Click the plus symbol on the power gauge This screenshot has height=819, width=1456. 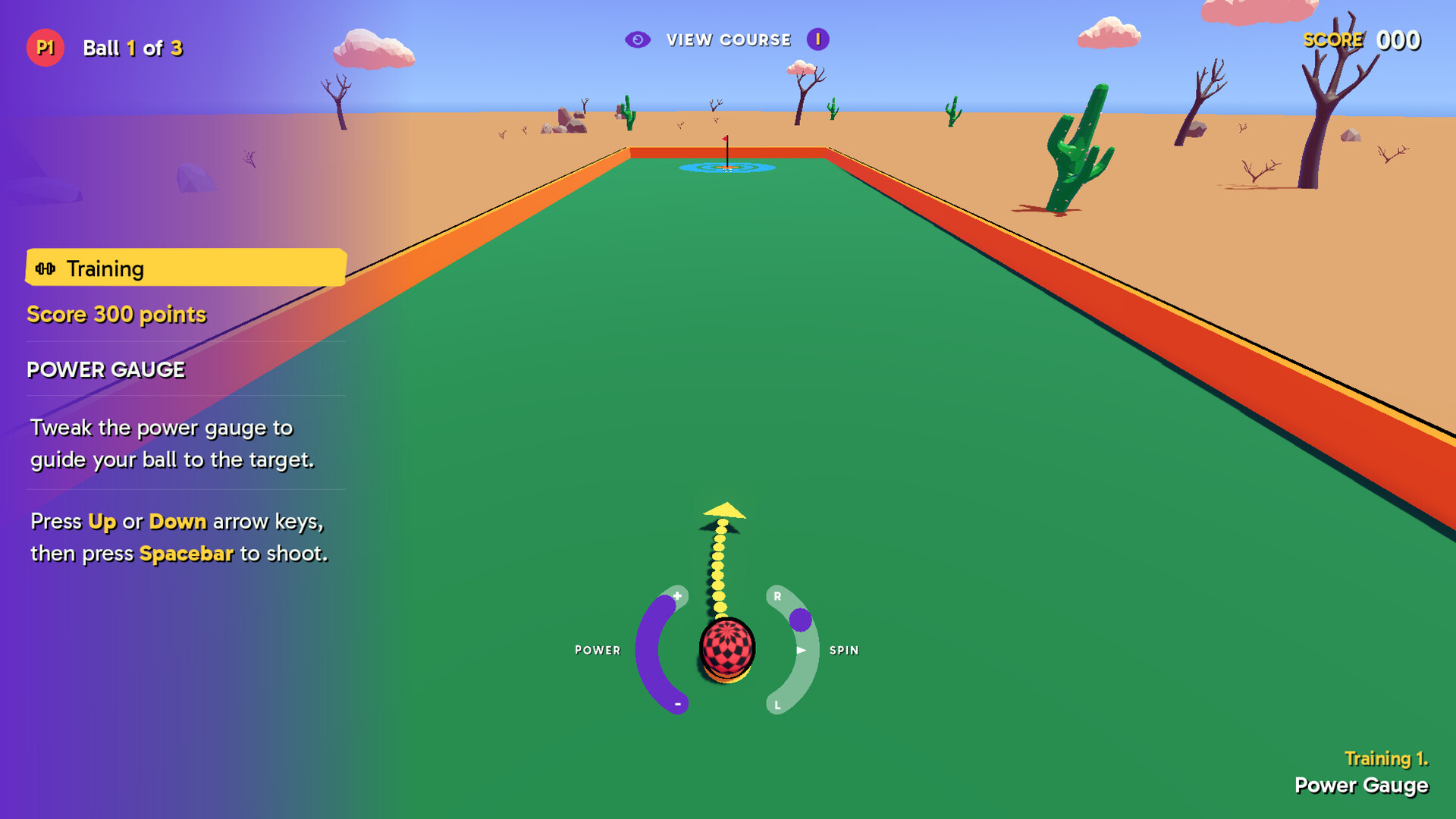677,595
